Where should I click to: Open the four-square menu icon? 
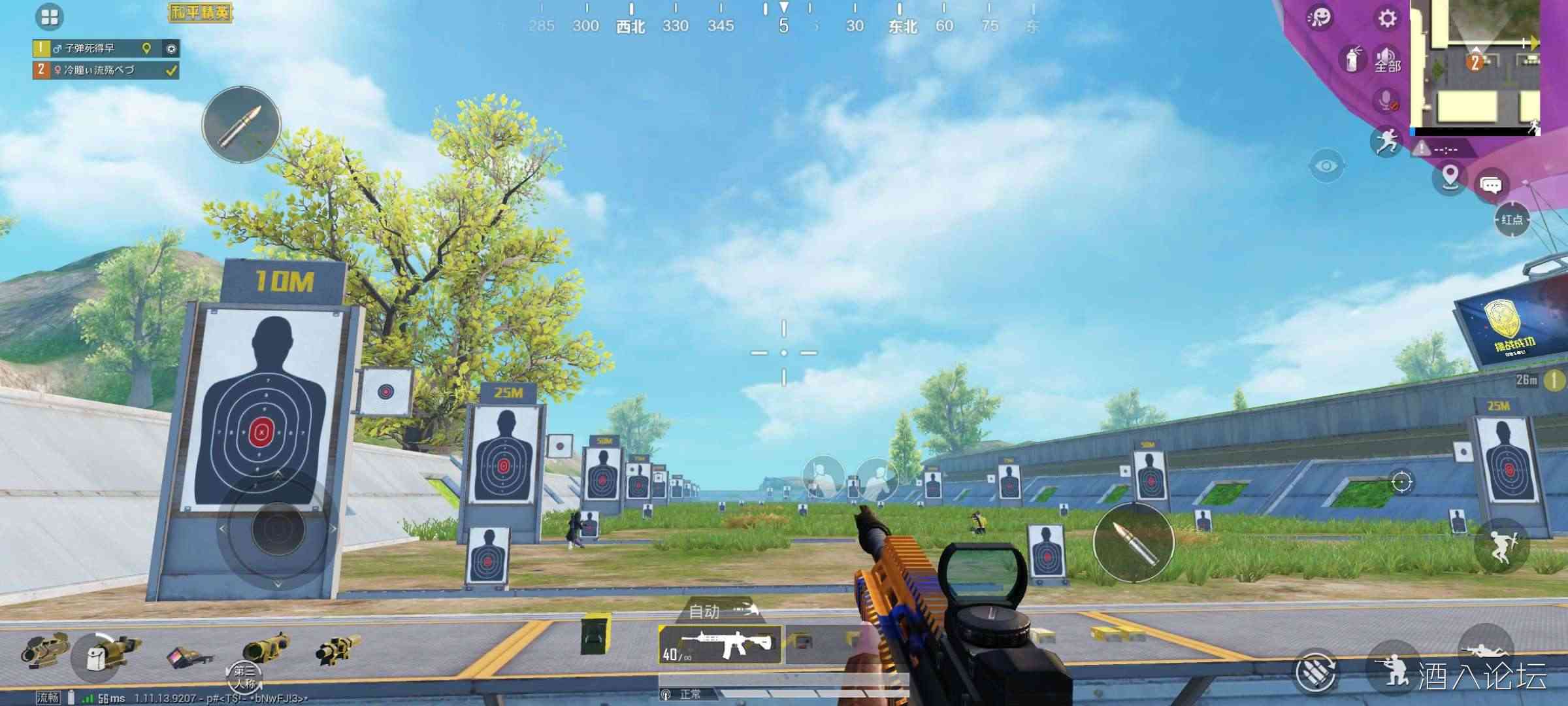(x=50, y=17)
